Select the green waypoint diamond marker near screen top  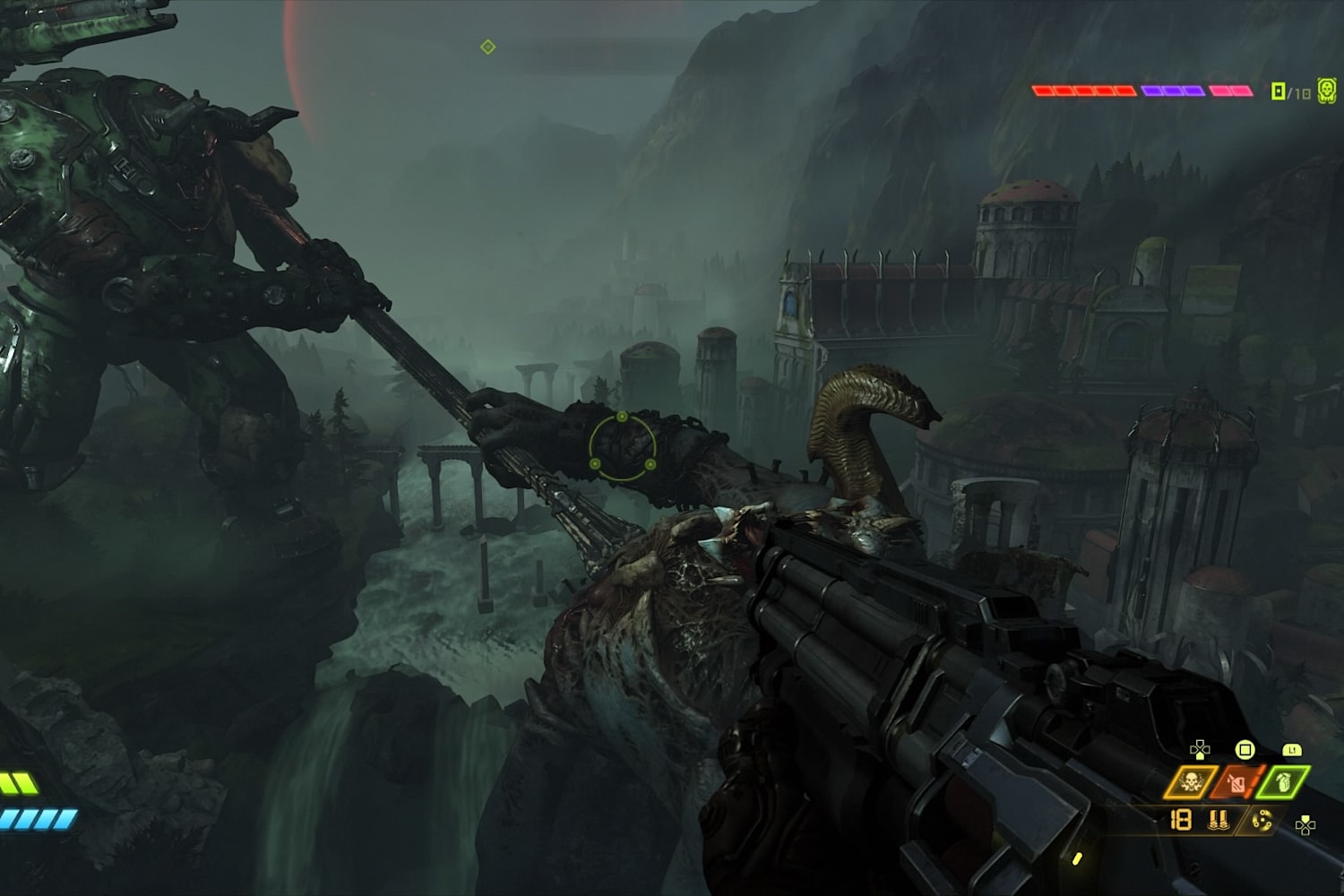pos(487,47)
